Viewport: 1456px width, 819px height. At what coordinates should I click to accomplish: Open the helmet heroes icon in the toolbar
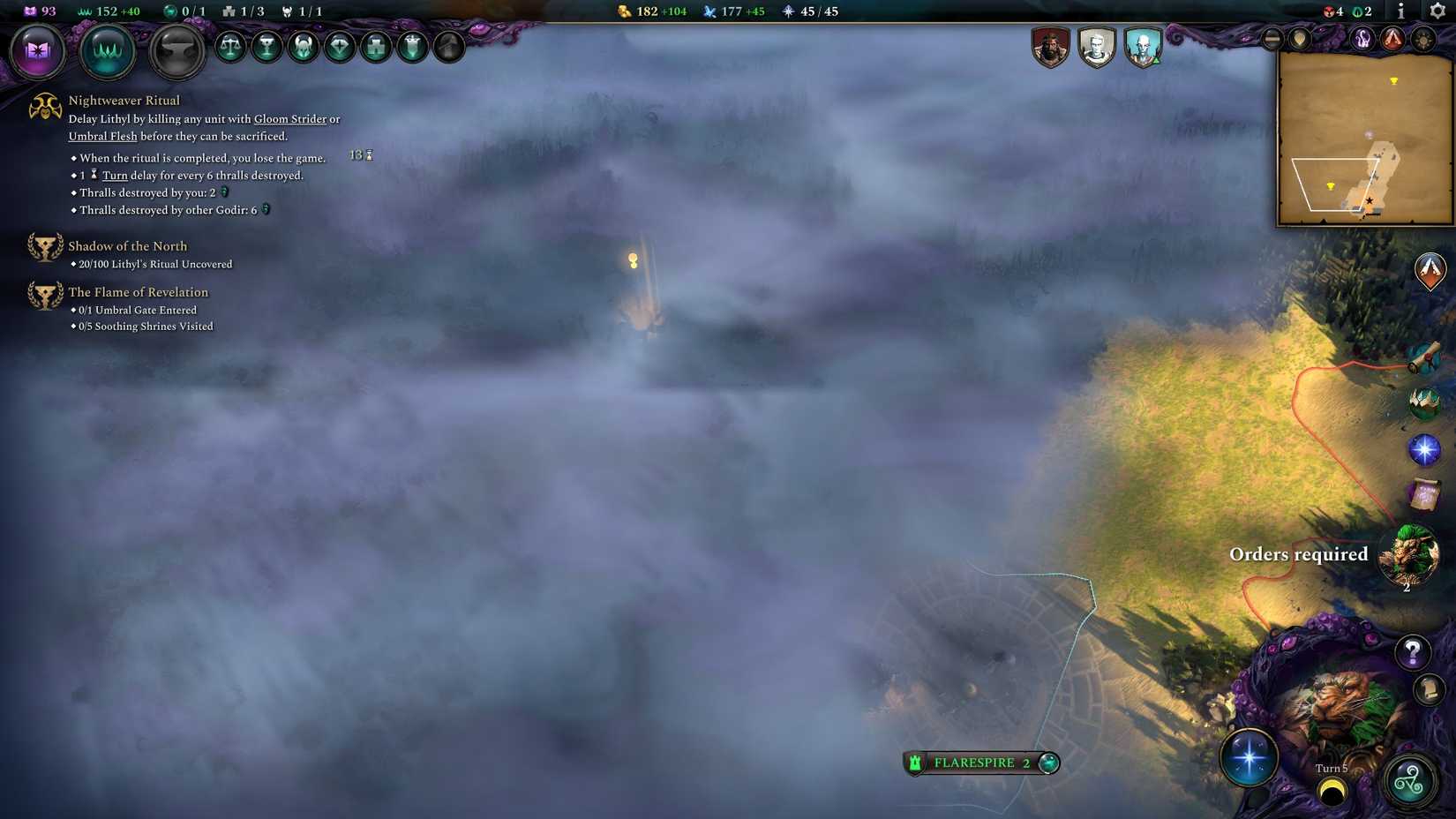coord(303,48)
